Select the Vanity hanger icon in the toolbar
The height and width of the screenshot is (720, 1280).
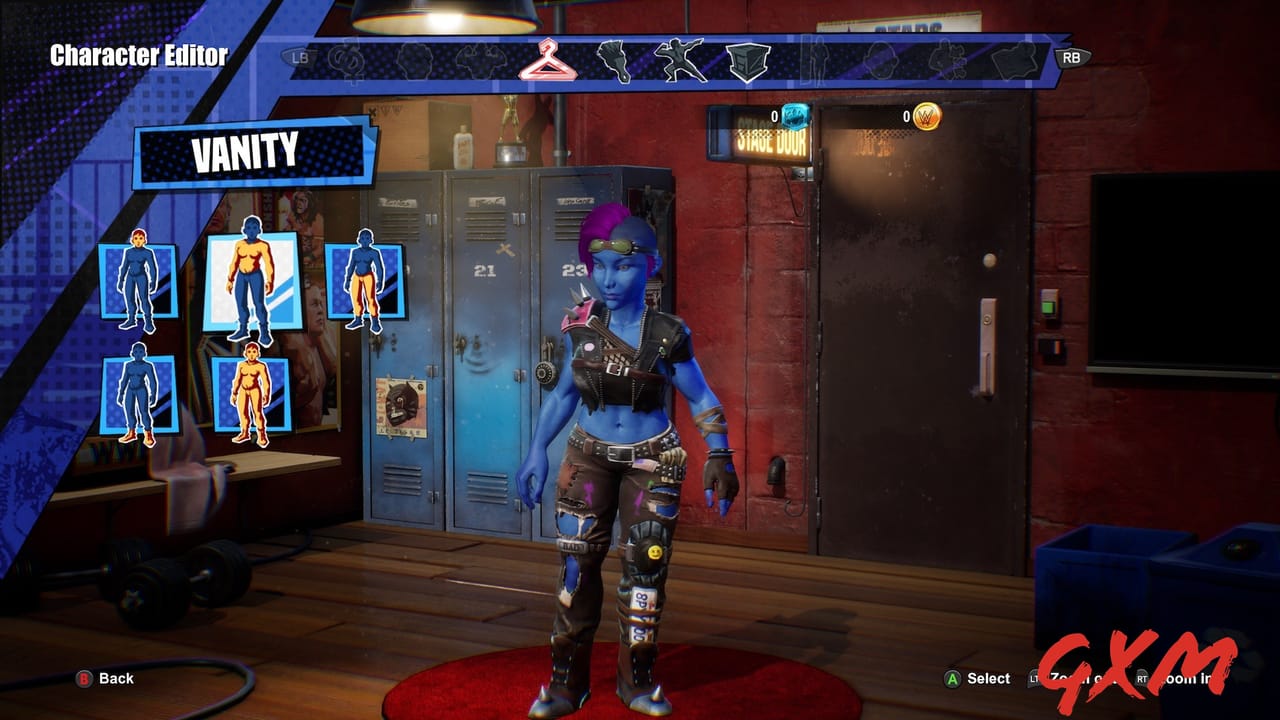click(548, 60)
